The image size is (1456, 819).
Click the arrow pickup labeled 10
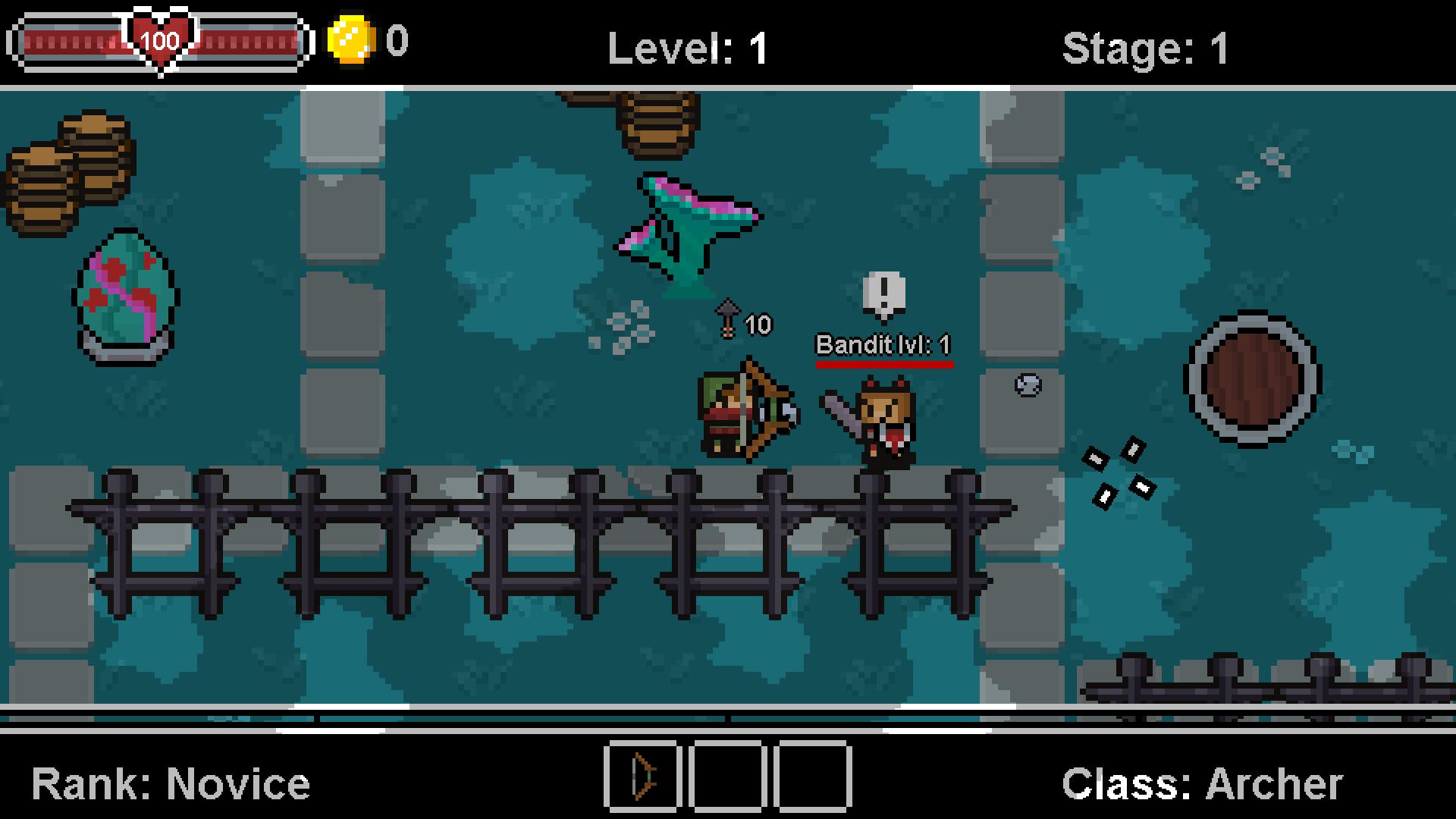(739, 320)
